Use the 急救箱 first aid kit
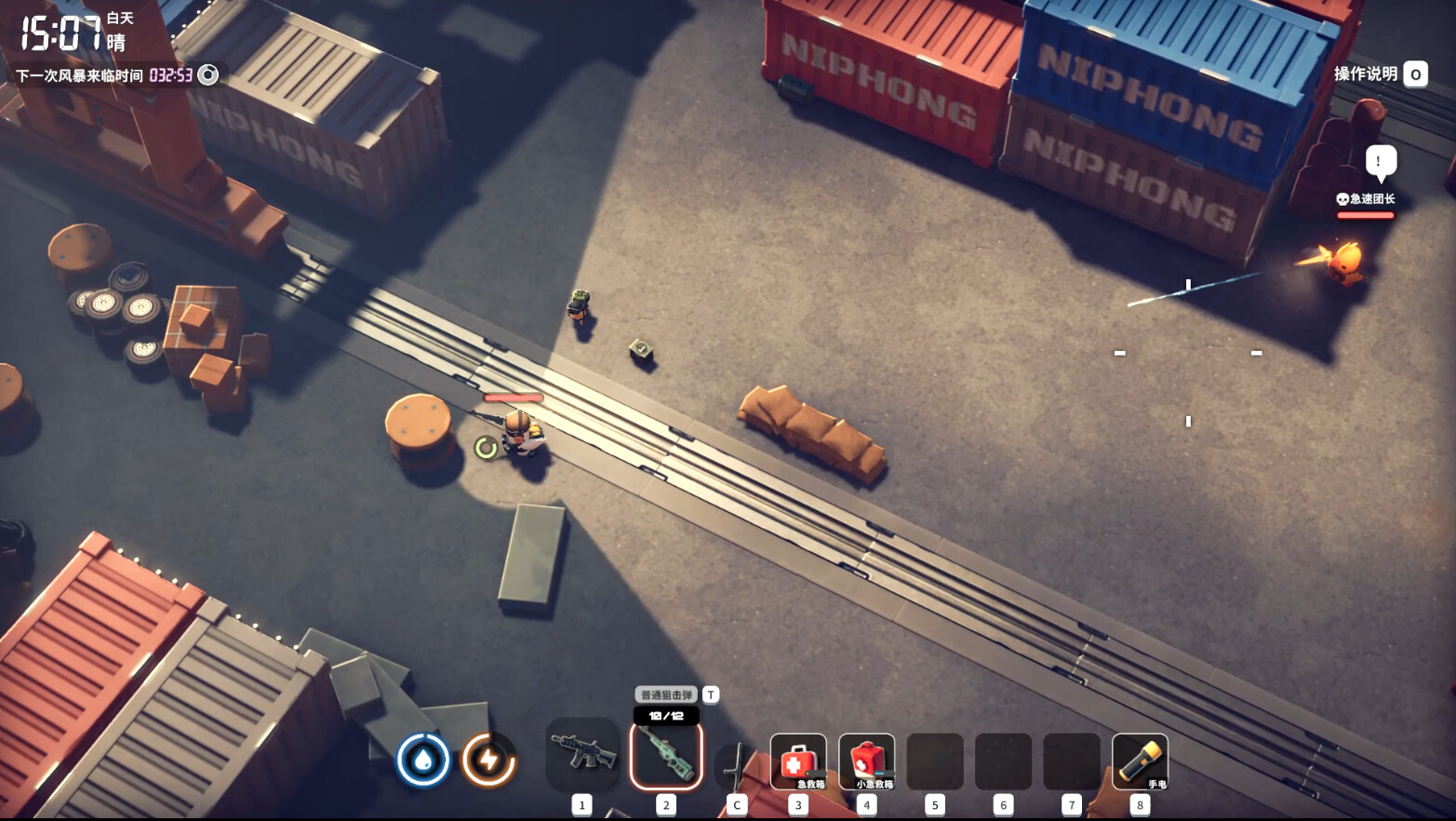The height and width of the screenshot is (821, 1456). pyautogui.click(x=798, y=761)
